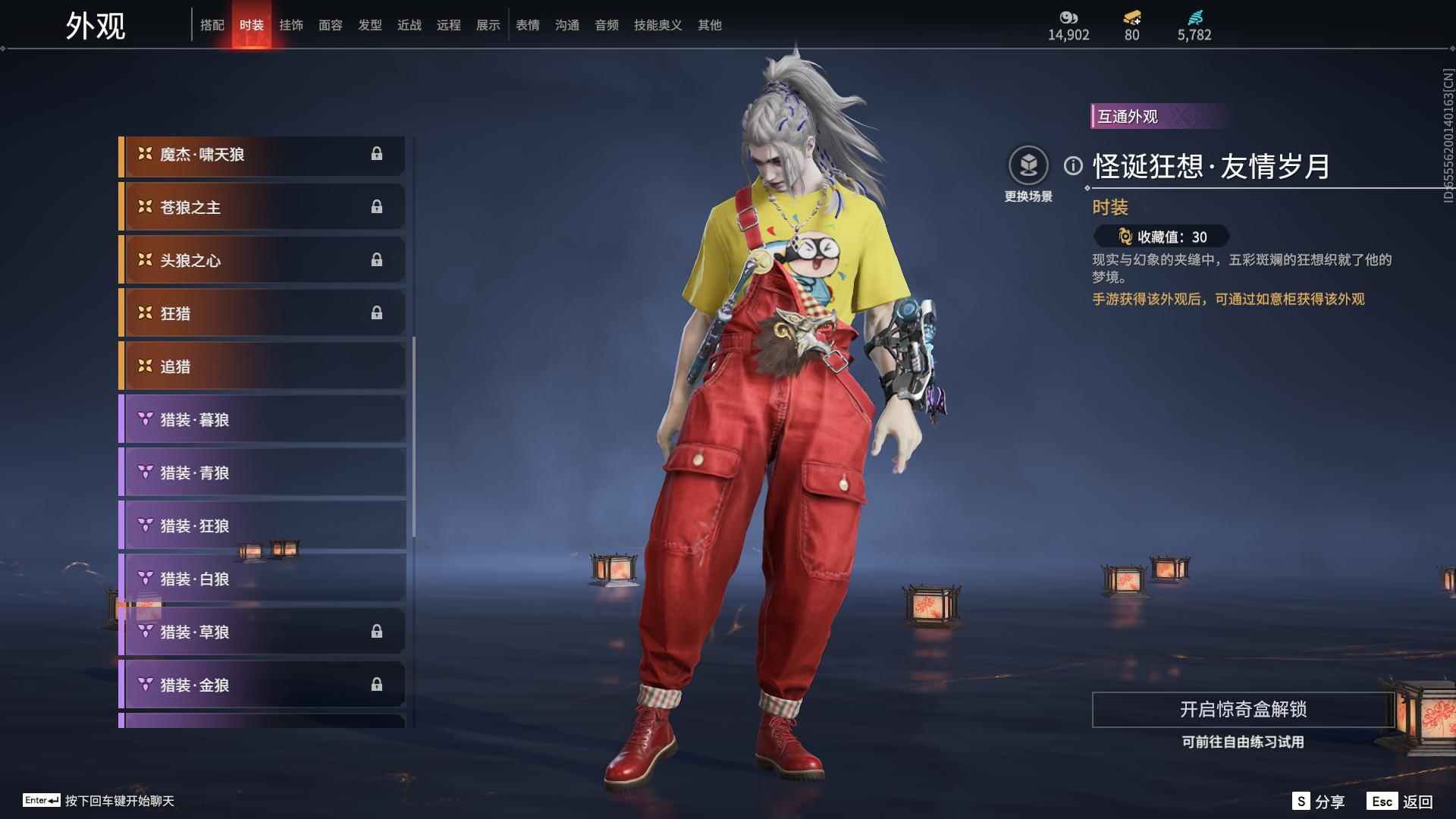Viewport: 1456px width, 819px height.
Task: Click the purple emblem icon on 猎装·白狼
Action: click(x=144, y=578)
